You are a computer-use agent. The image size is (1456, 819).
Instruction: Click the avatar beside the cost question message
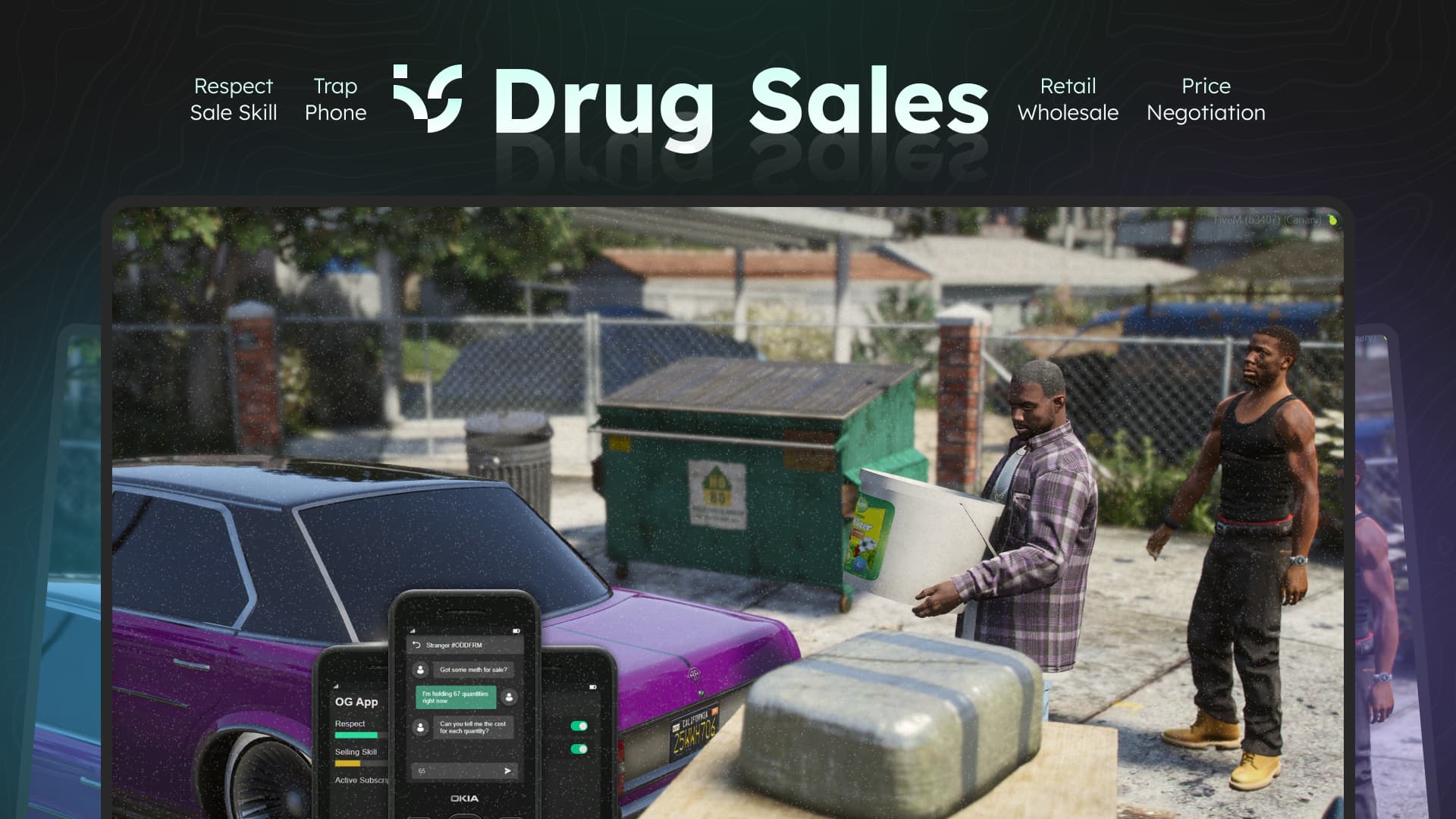point(420,727)
